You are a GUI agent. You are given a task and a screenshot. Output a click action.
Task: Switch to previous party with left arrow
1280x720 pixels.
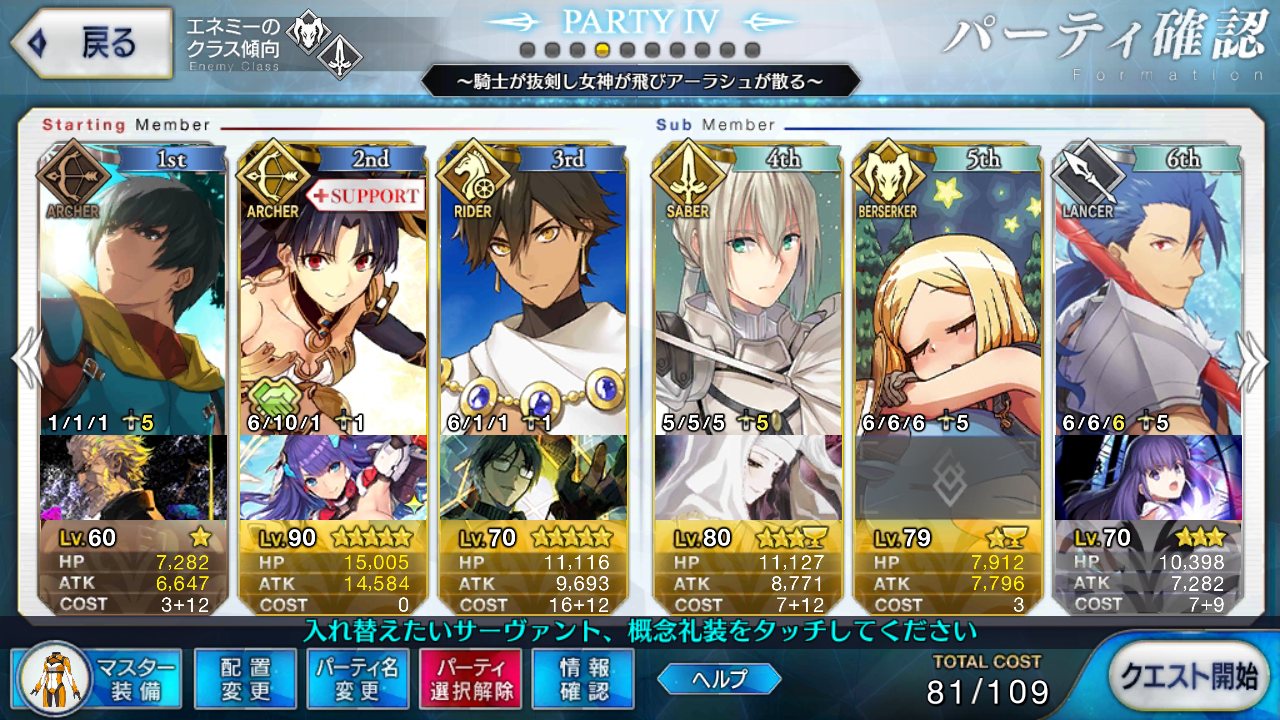(x=24, y=360)
